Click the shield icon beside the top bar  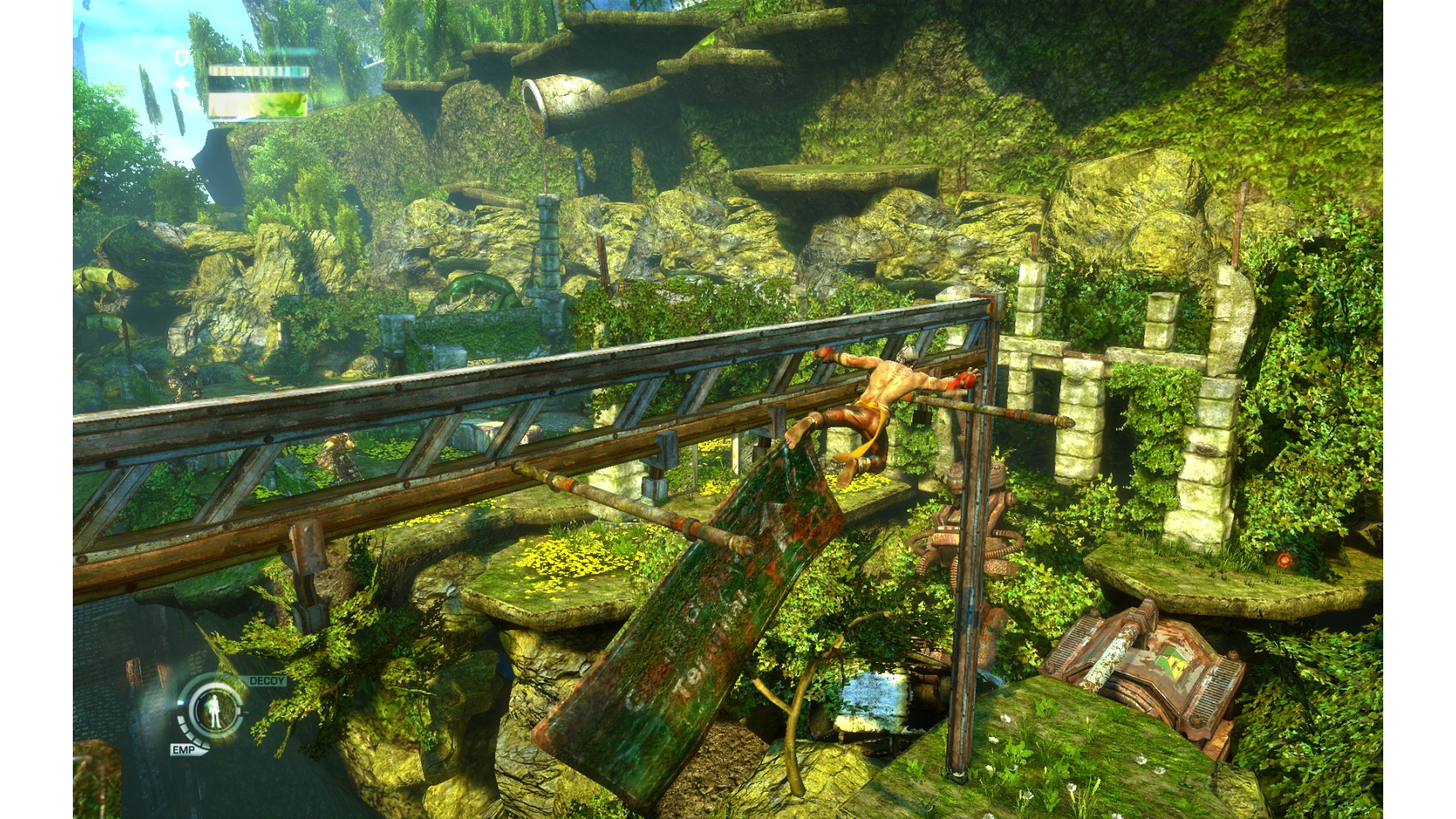182,58
